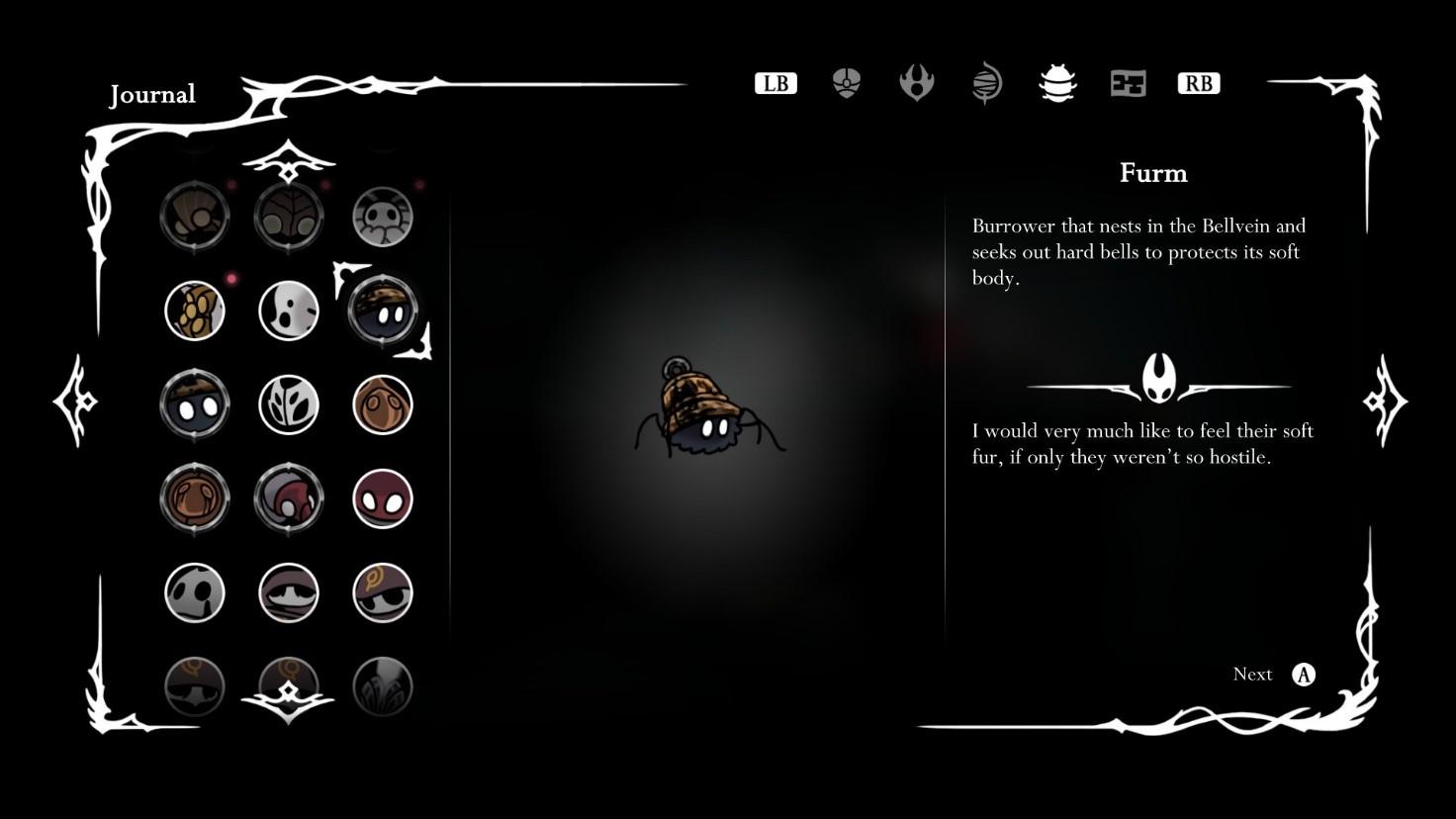Image resolution: width=1456 pixels, height=819 pixels.
Task: Open the hooded bug with spiral hat entry
Action: [383, 592]
